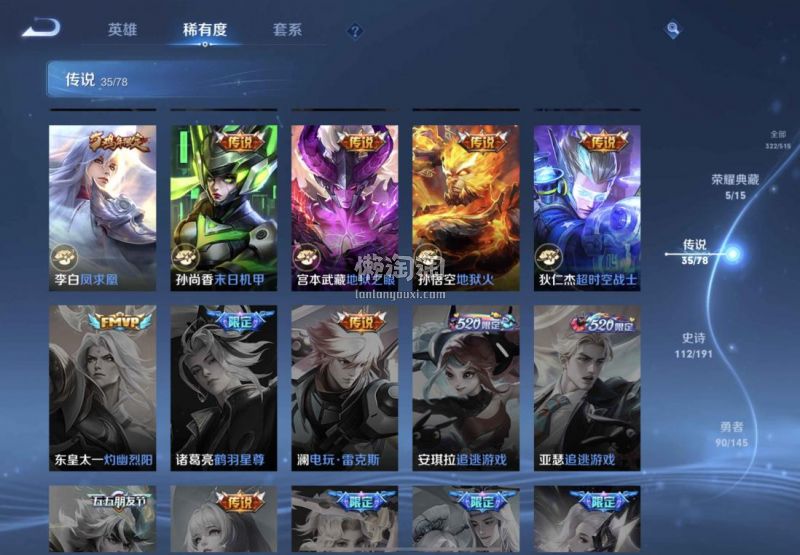
Task: Go back with the return arrow
Action: (x=41, y=28)
